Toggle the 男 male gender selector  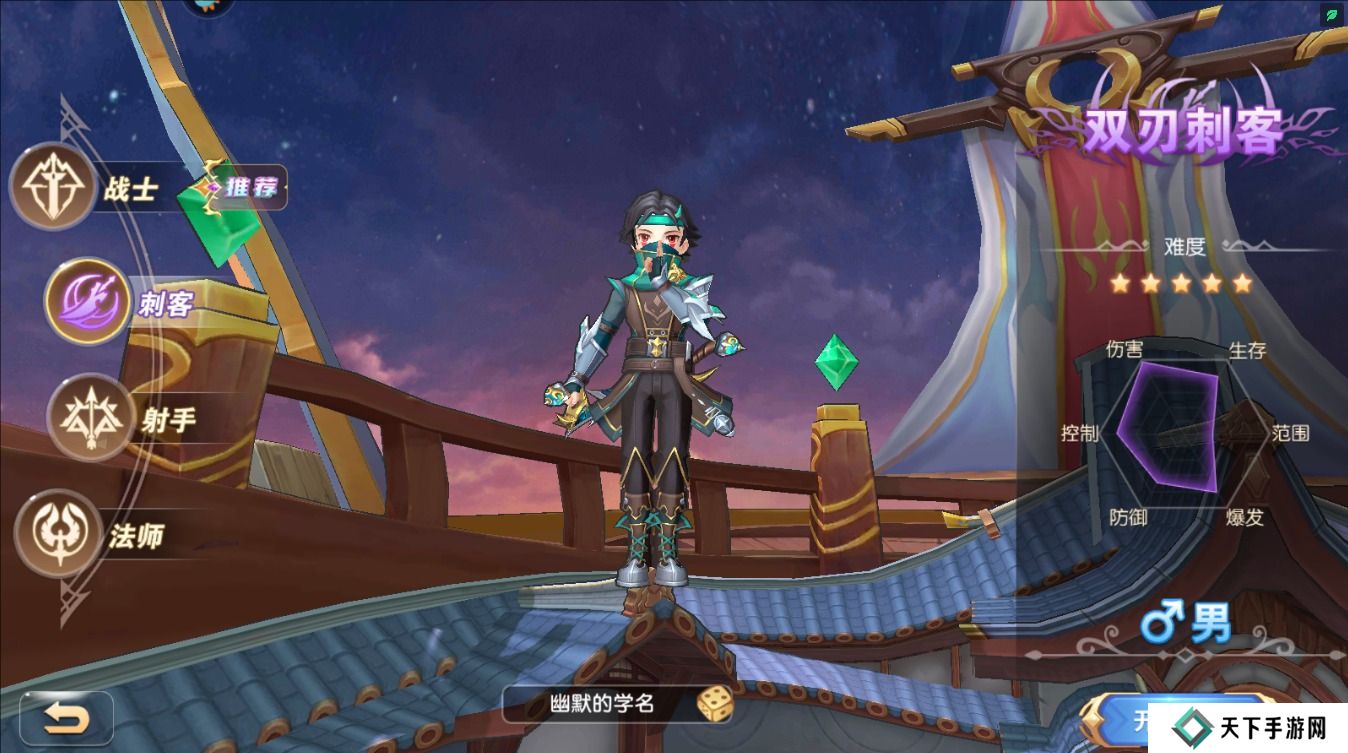(x=1187, y=625)
